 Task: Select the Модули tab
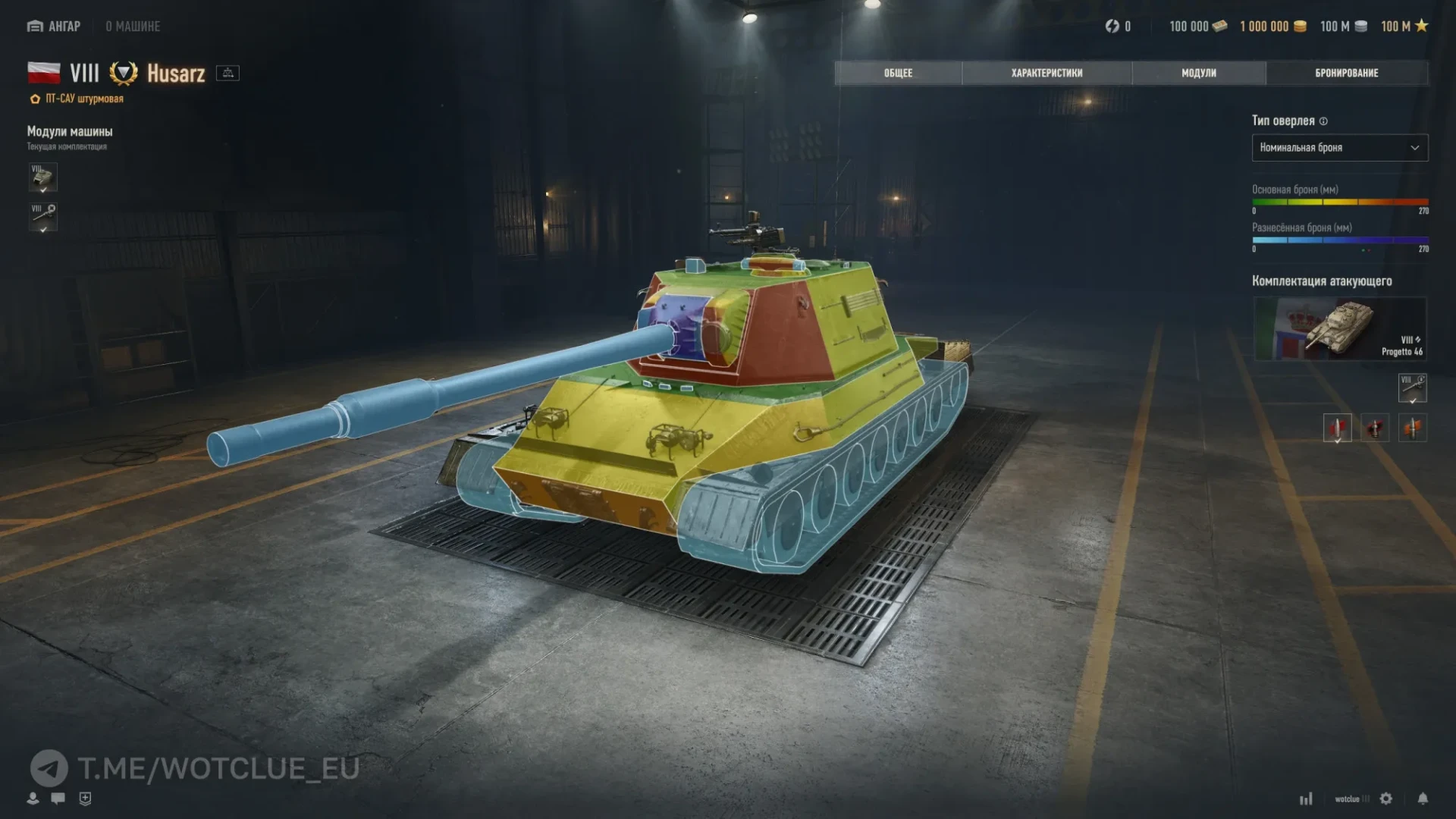(1198, 73)
